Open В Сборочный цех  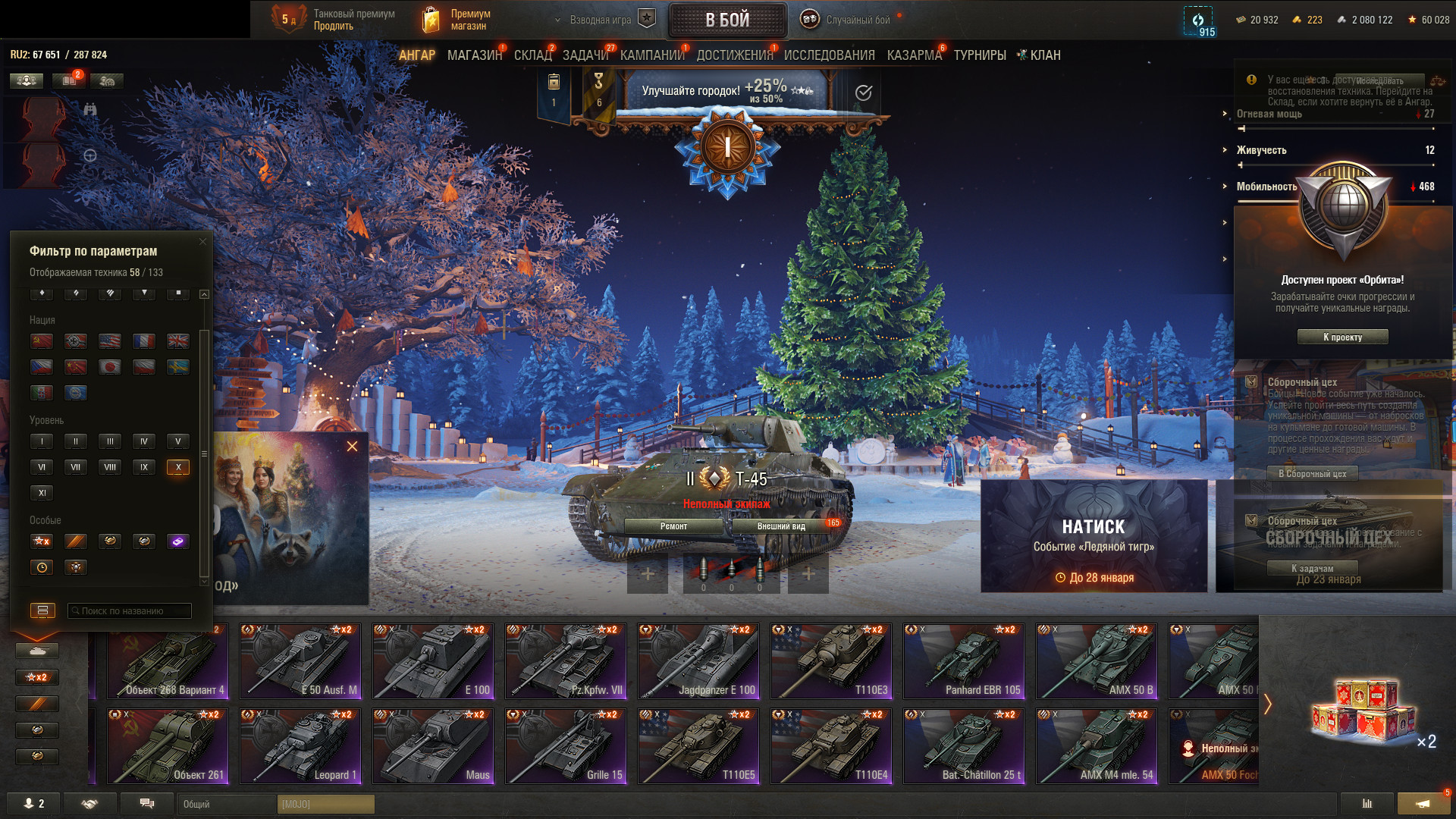[1312, 473]
